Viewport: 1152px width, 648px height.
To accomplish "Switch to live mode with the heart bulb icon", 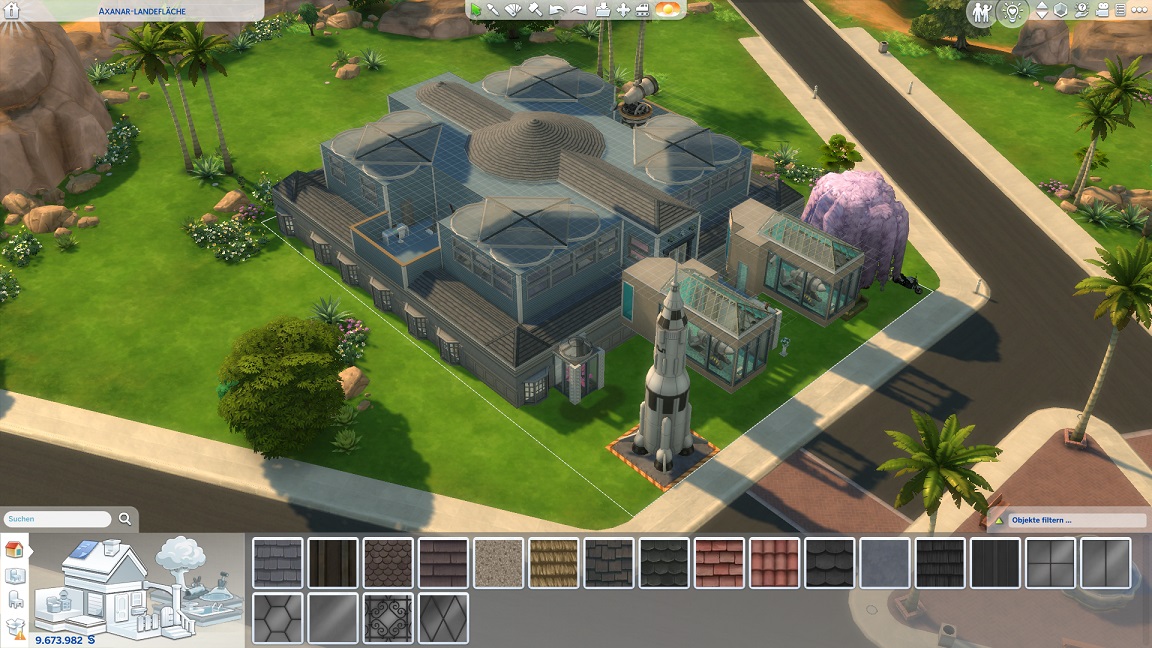I will click(x=1012, y=12).
